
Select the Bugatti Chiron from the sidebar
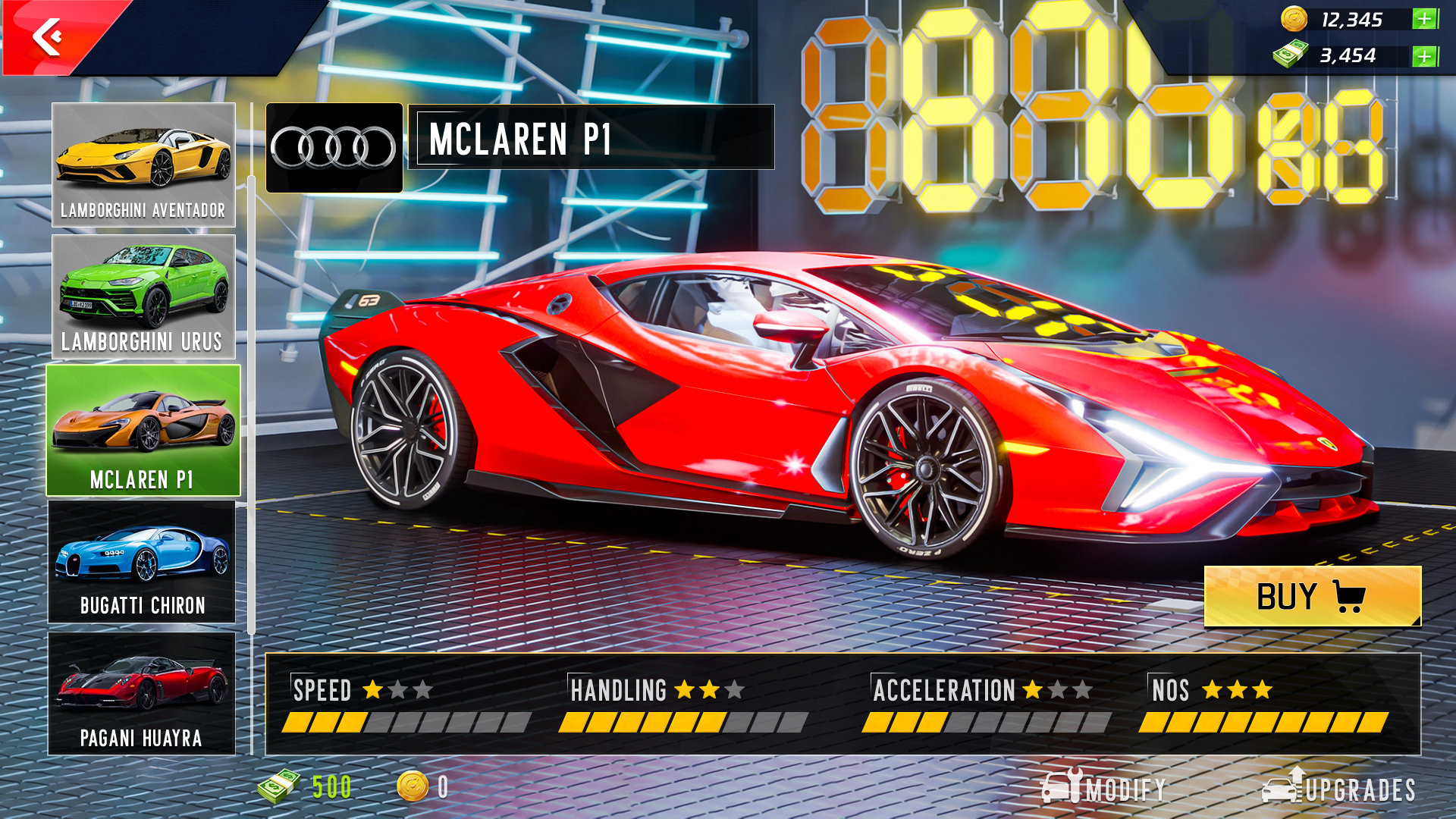(143, 561)
